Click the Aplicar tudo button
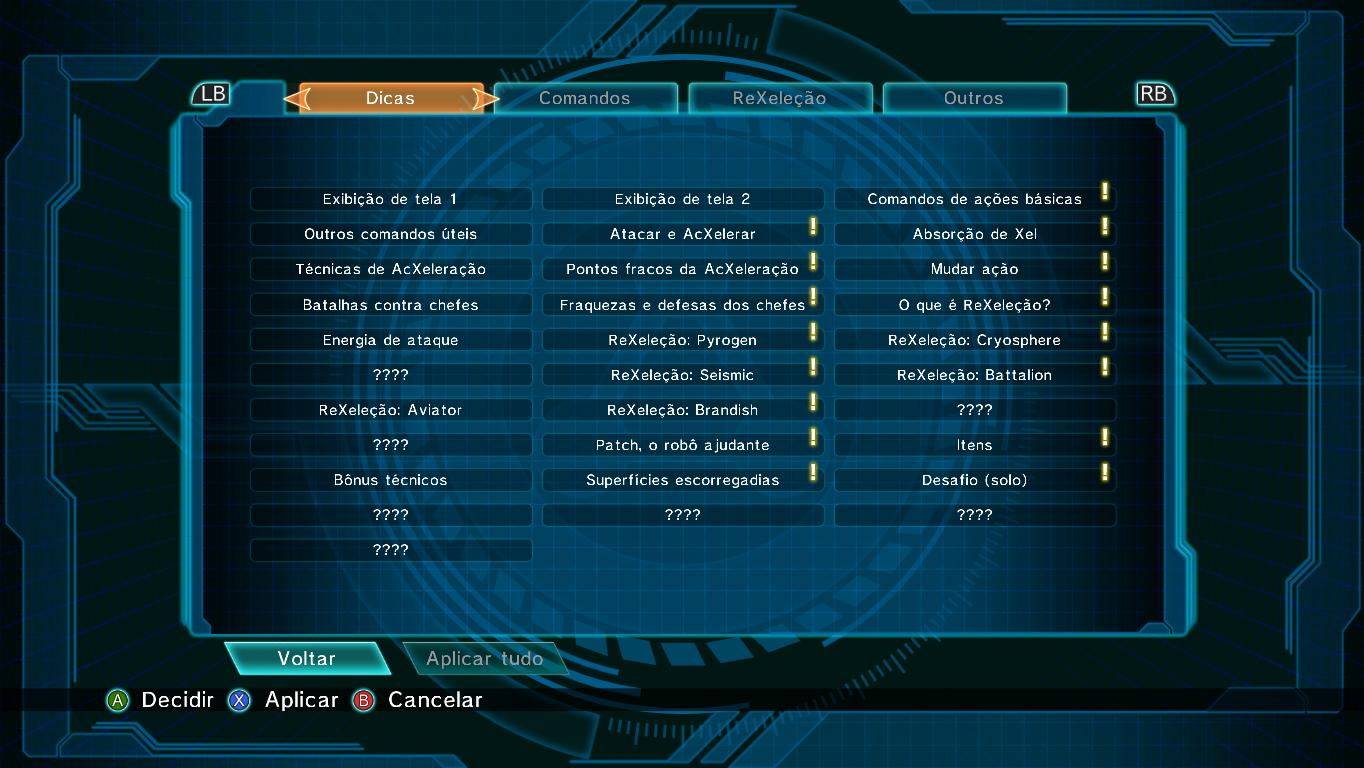Image resolution: width=1364 pixels, height=768 pixels. tap(485, 658)
